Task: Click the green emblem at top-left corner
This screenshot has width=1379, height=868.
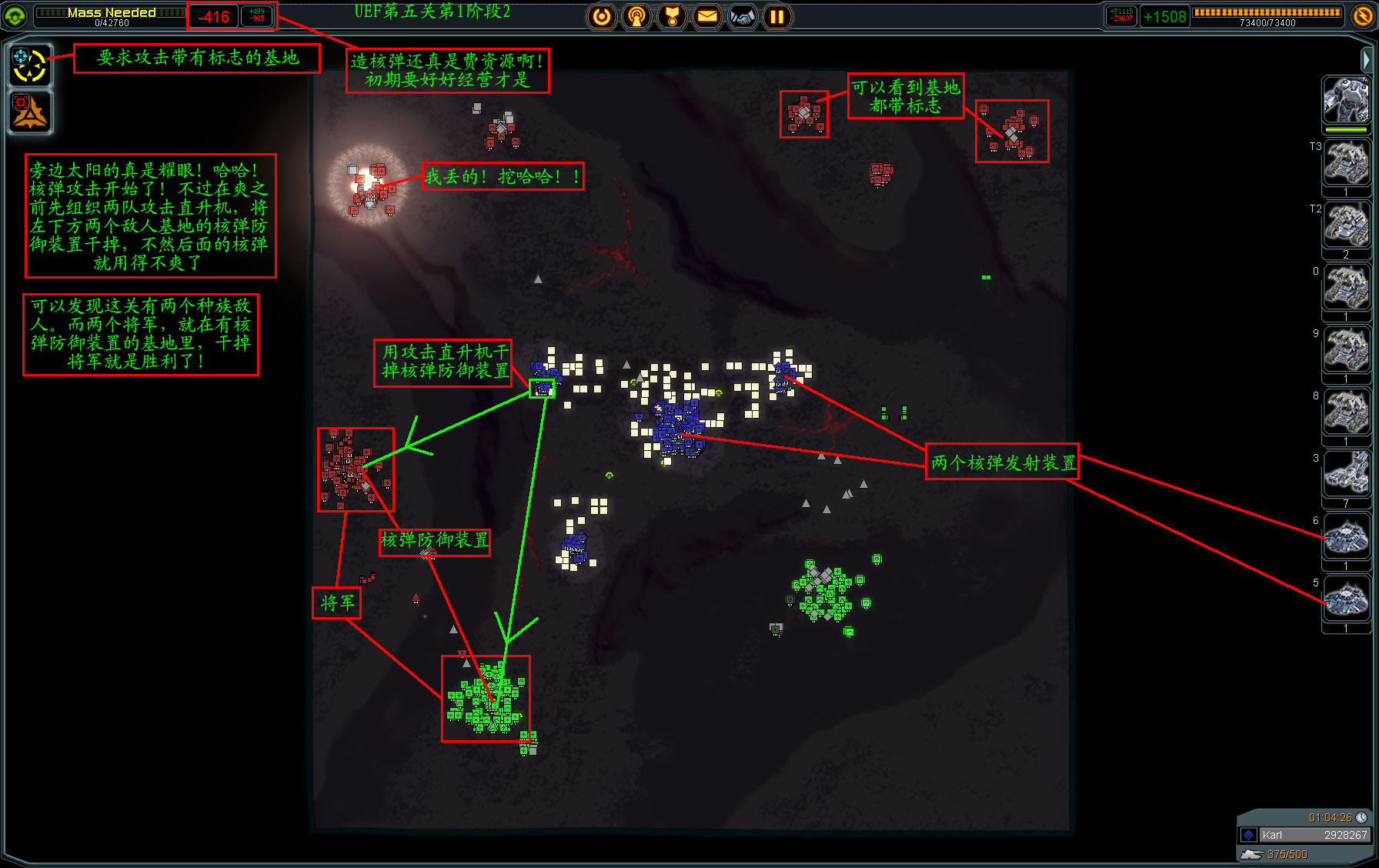Action: pyautogui.click(x=15, y=15)
